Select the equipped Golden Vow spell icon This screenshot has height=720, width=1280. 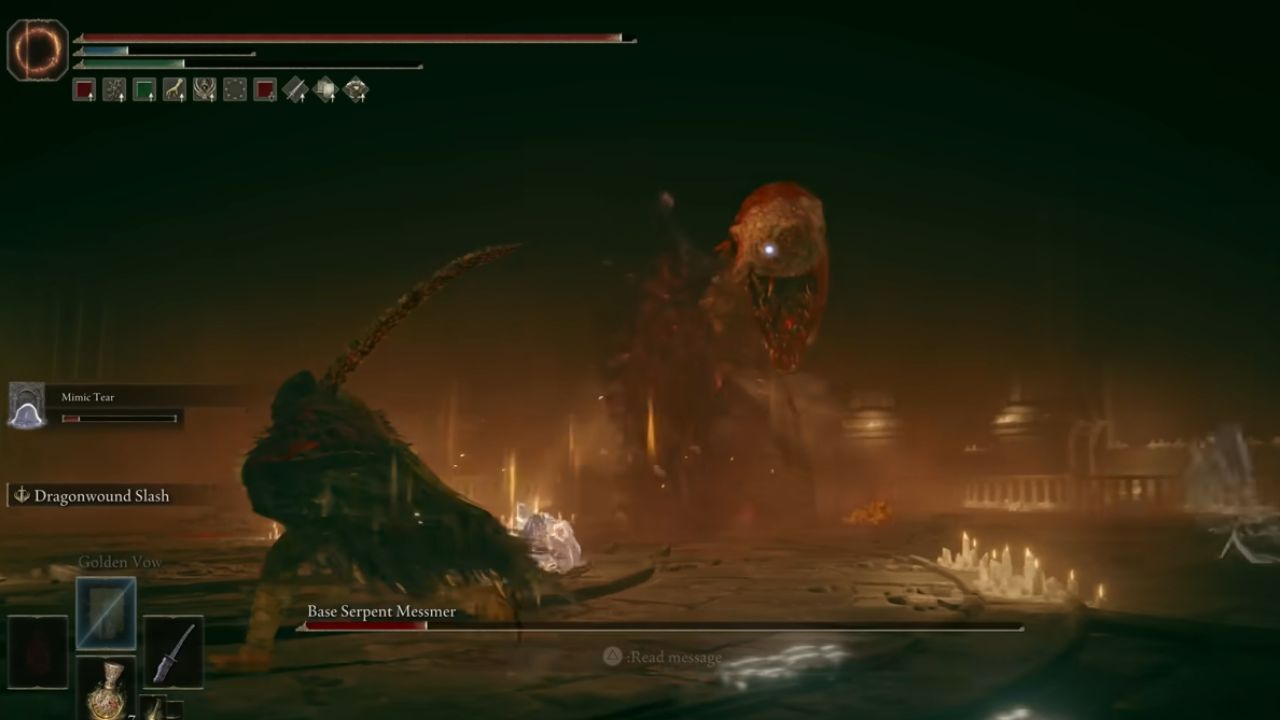pyautogui.click(x=105, y=613)
